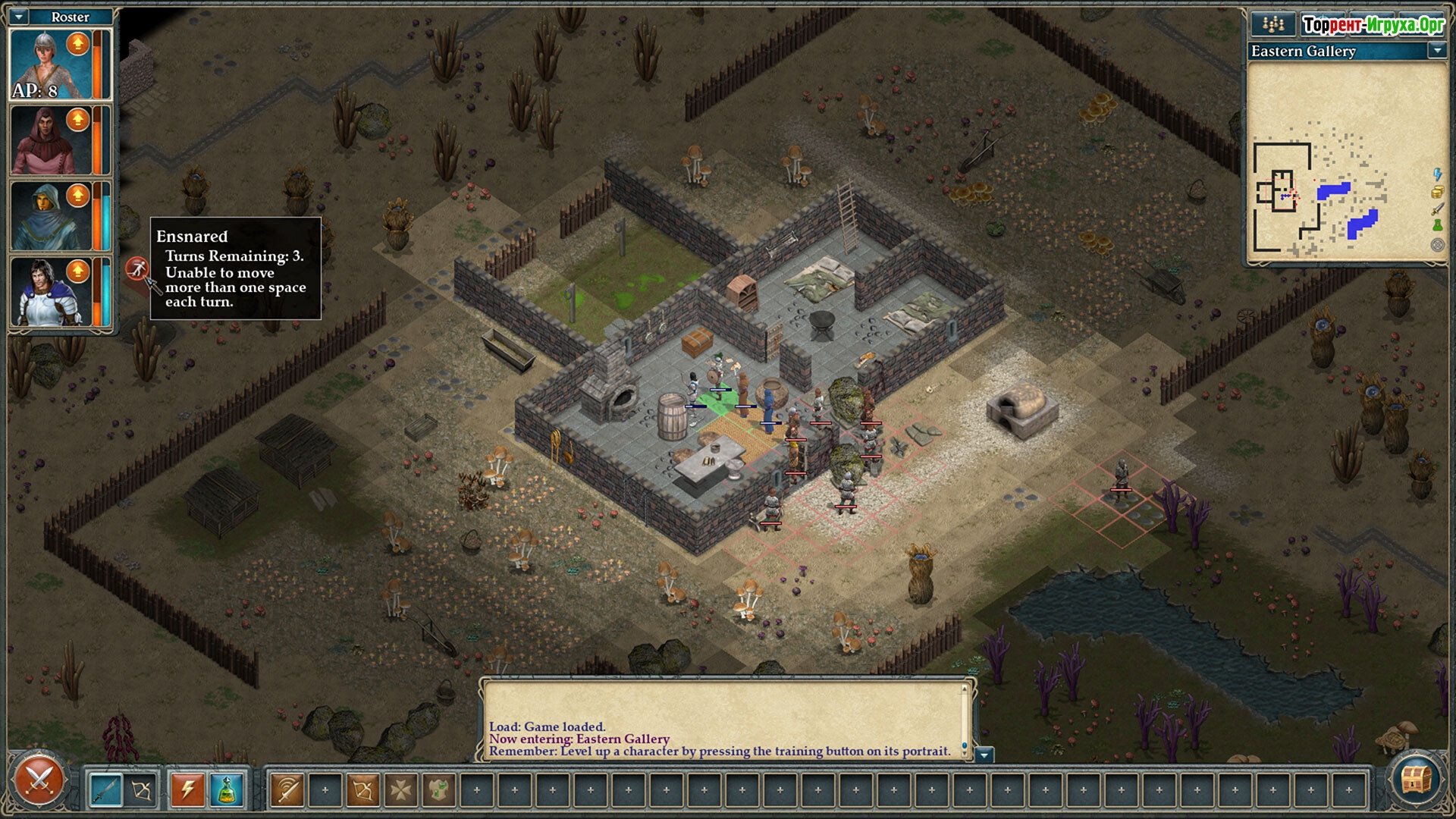Viewport: 1456px width, 819px height.
Task: Toggle combat mode with the crossed swords button
Action: tap(38, 780)
